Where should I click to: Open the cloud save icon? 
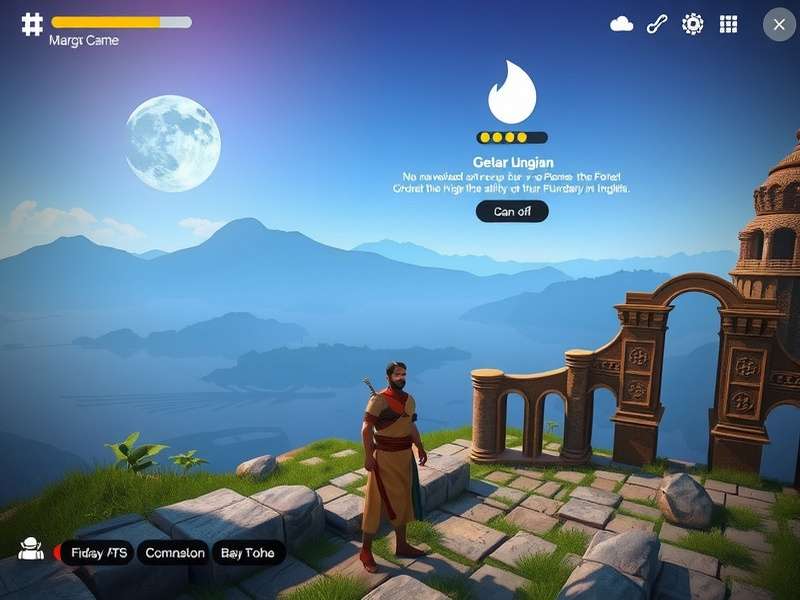622,24
